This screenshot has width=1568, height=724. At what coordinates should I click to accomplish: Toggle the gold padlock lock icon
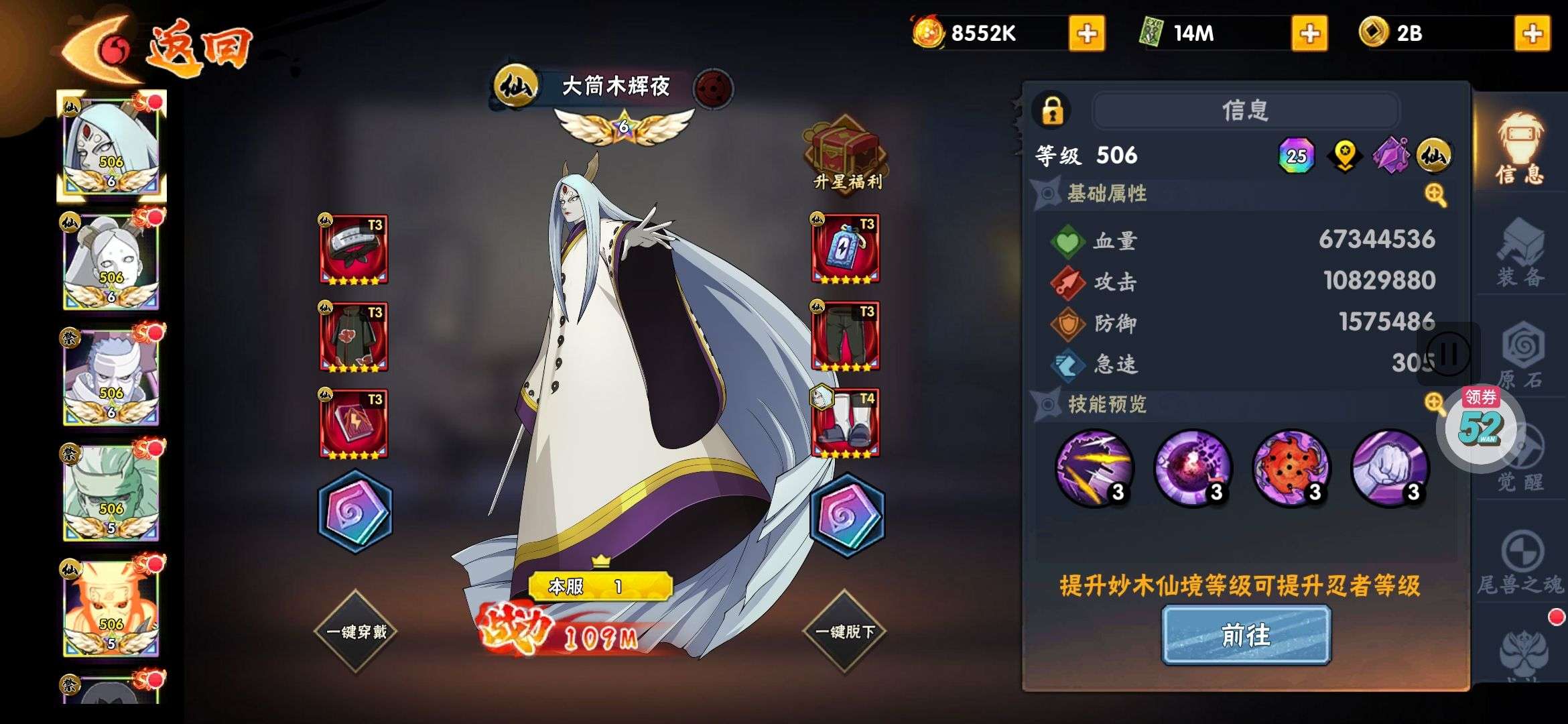1052,110
